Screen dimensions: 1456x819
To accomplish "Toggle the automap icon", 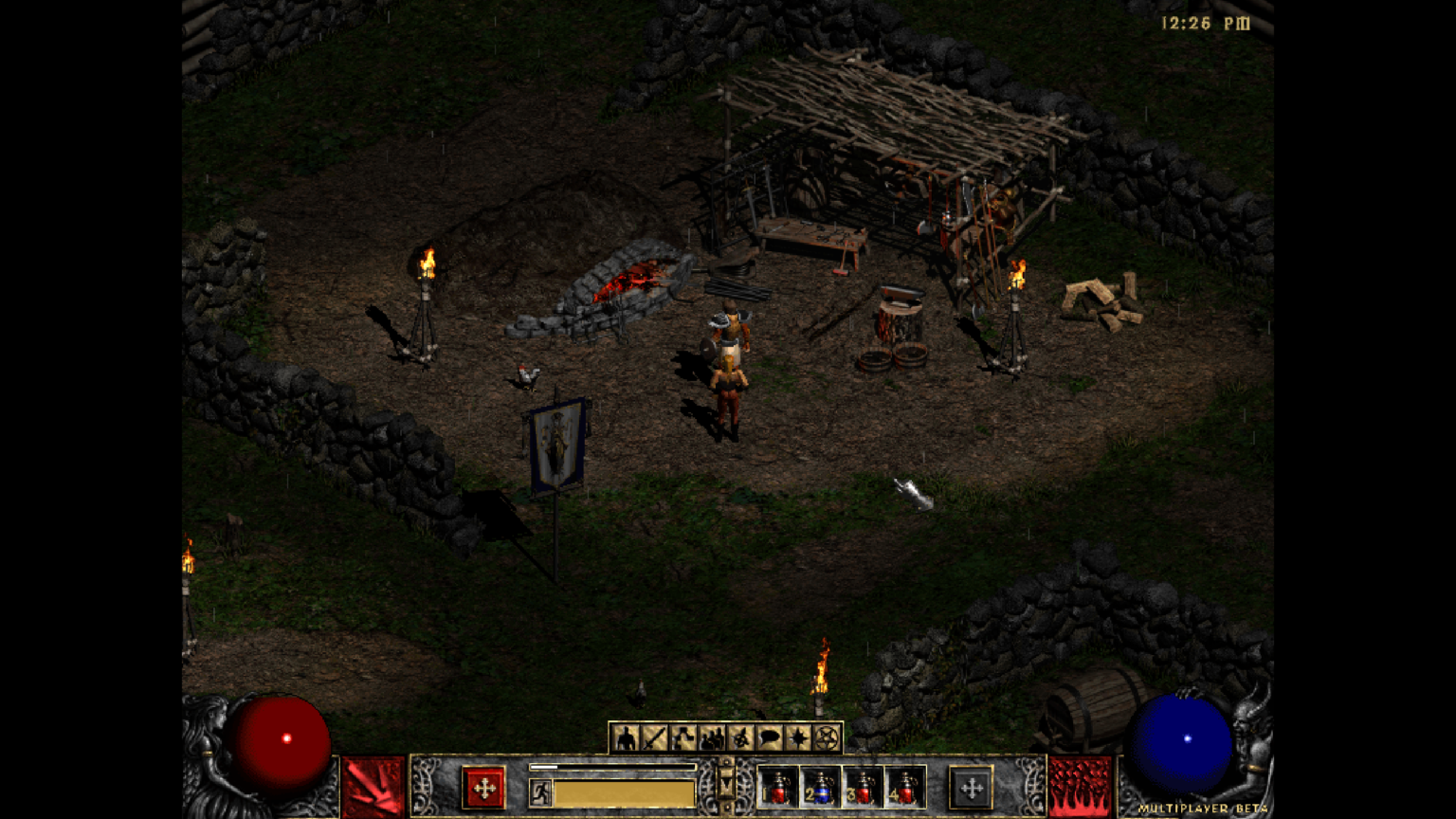I will (x=740, y=737).
